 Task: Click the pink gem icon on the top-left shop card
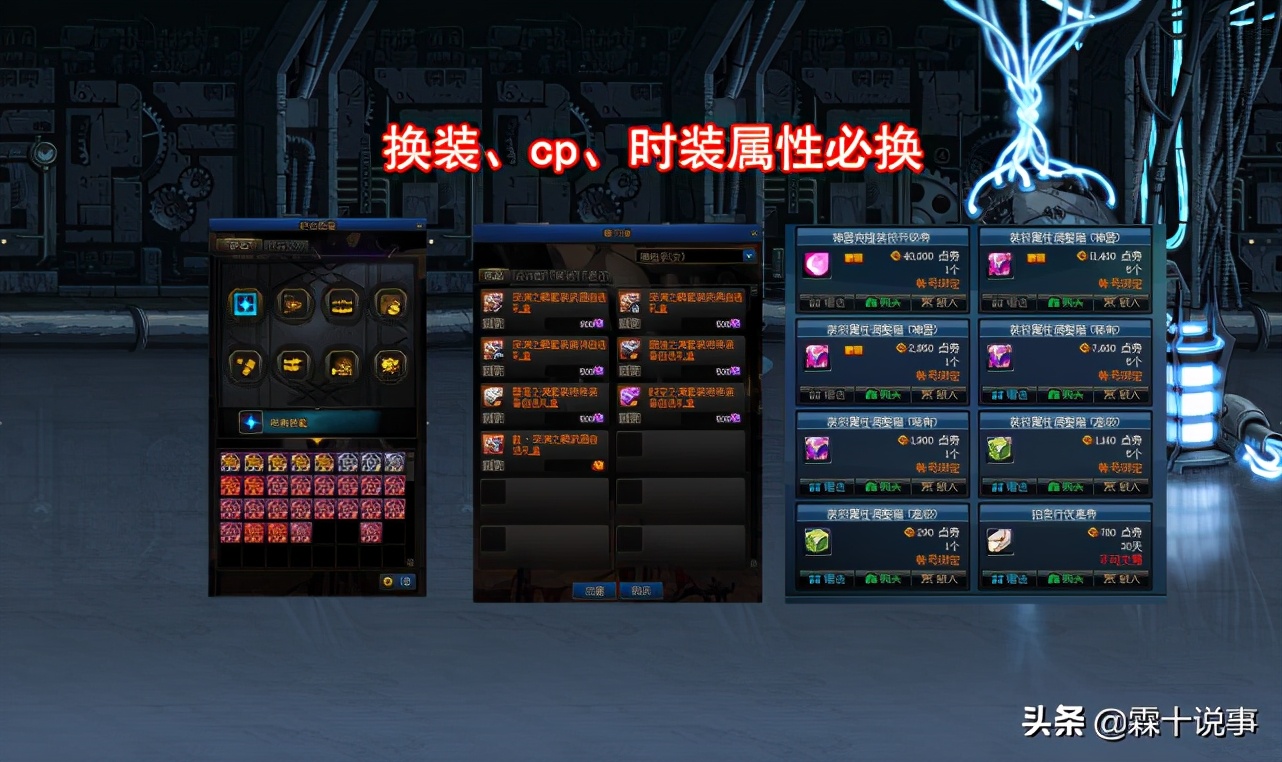pos(815,265)
